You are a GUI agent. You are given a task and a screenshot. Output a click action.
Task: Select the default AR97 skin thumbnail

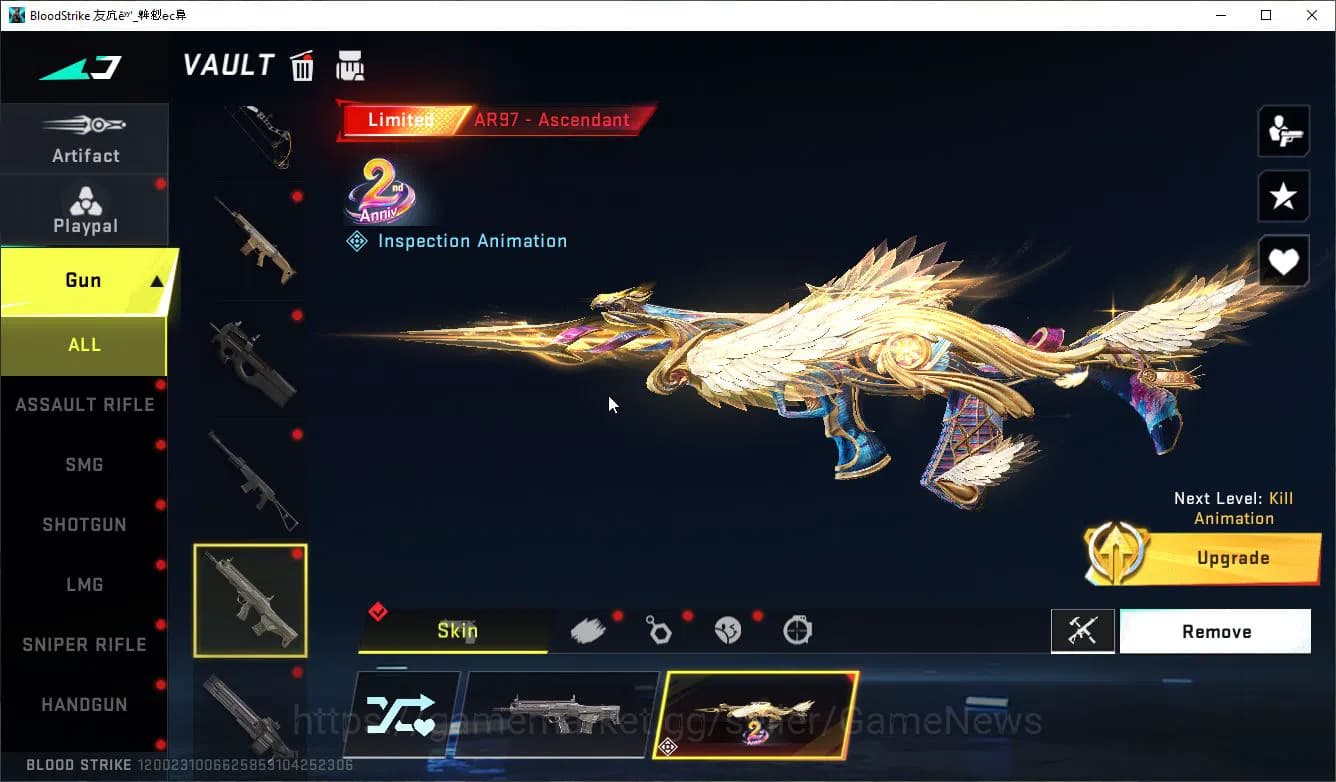point(561,714)
